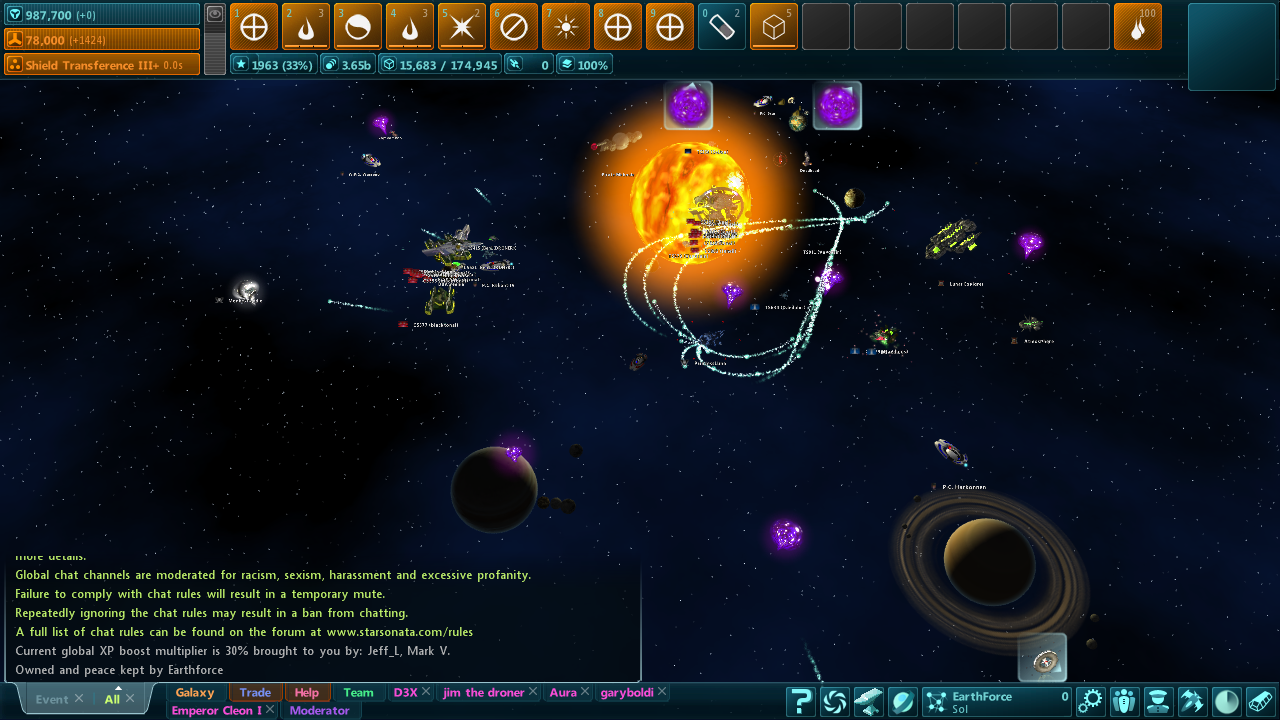The height and width of the screenshot is (720, 1280).
Task: Close the garyboldi private chat tab
Action: coord(662,692)
